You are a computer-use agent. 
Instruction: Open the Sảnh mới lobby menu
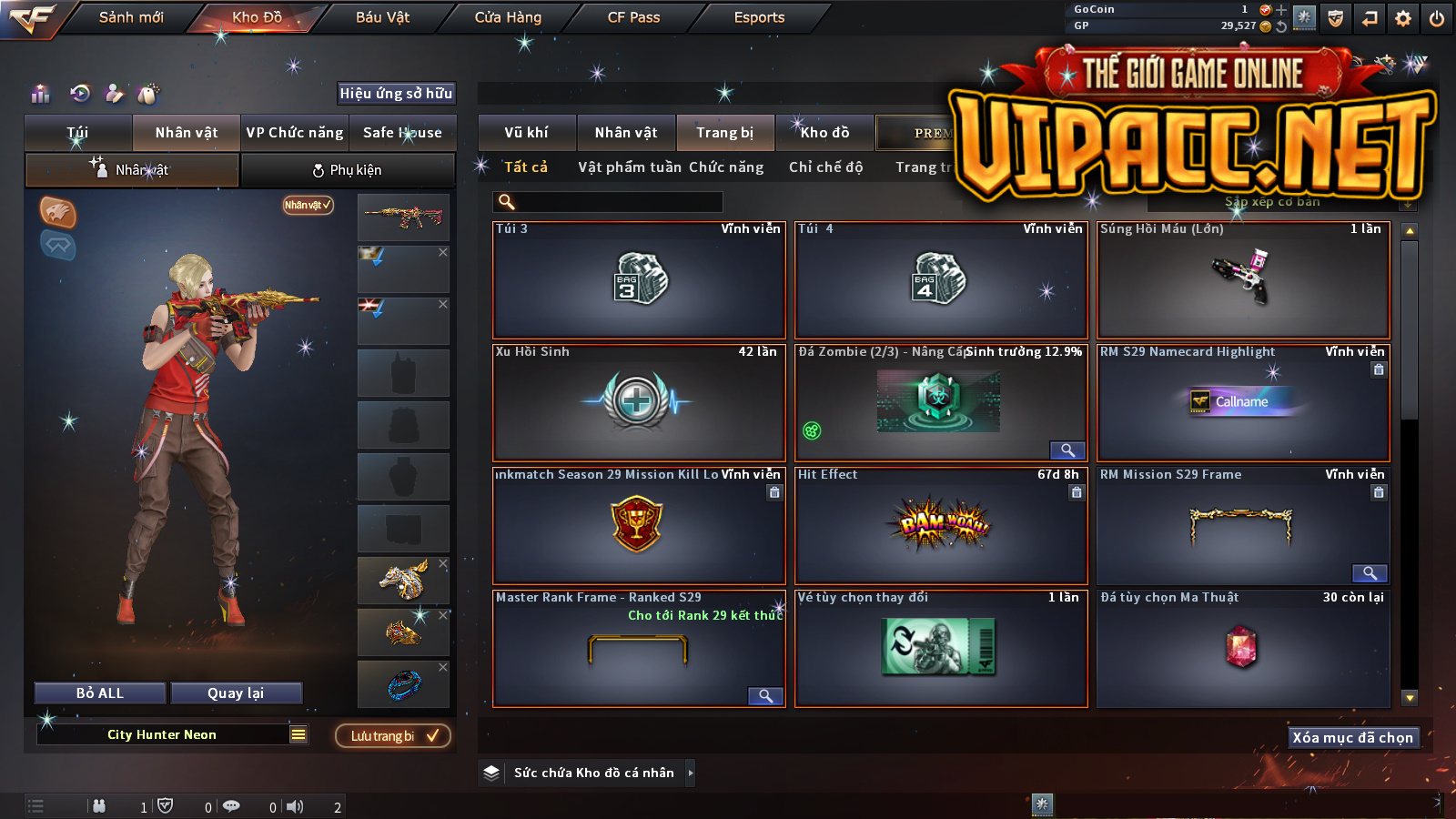131,17
